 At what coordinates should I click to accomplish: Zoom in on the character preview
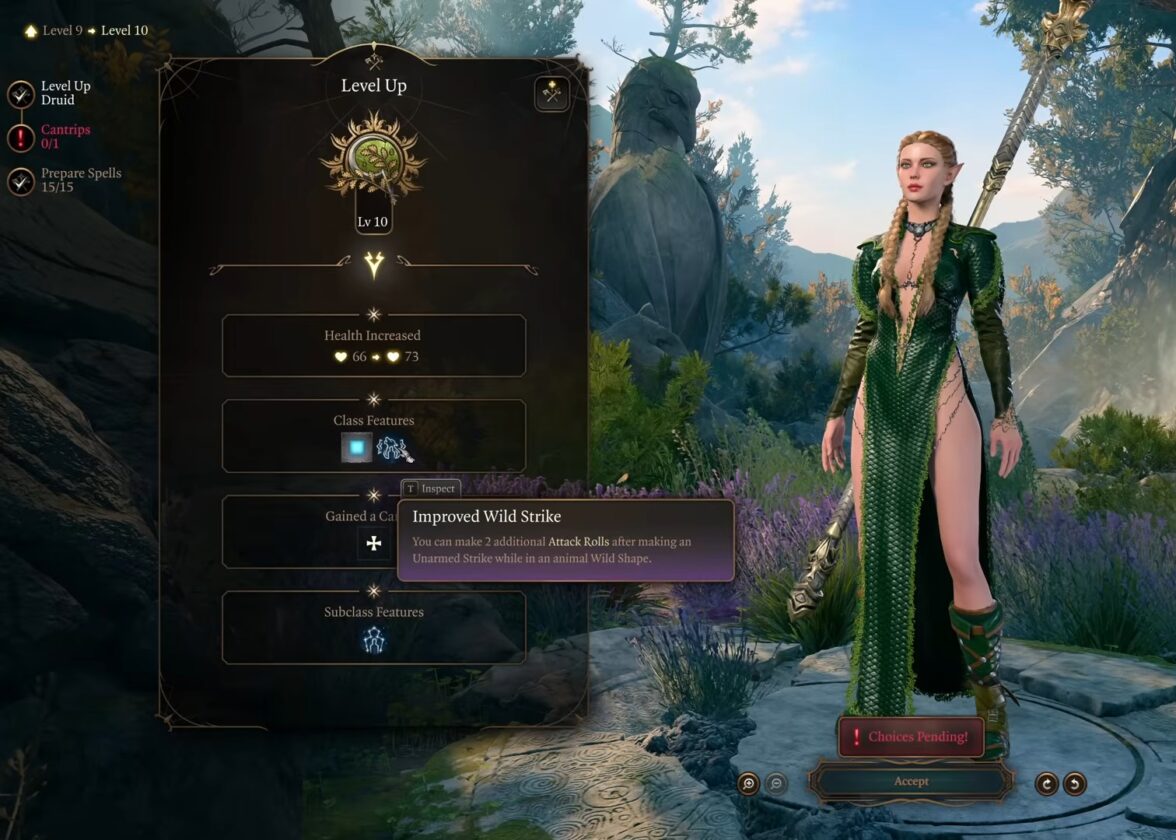coord(748,784)
